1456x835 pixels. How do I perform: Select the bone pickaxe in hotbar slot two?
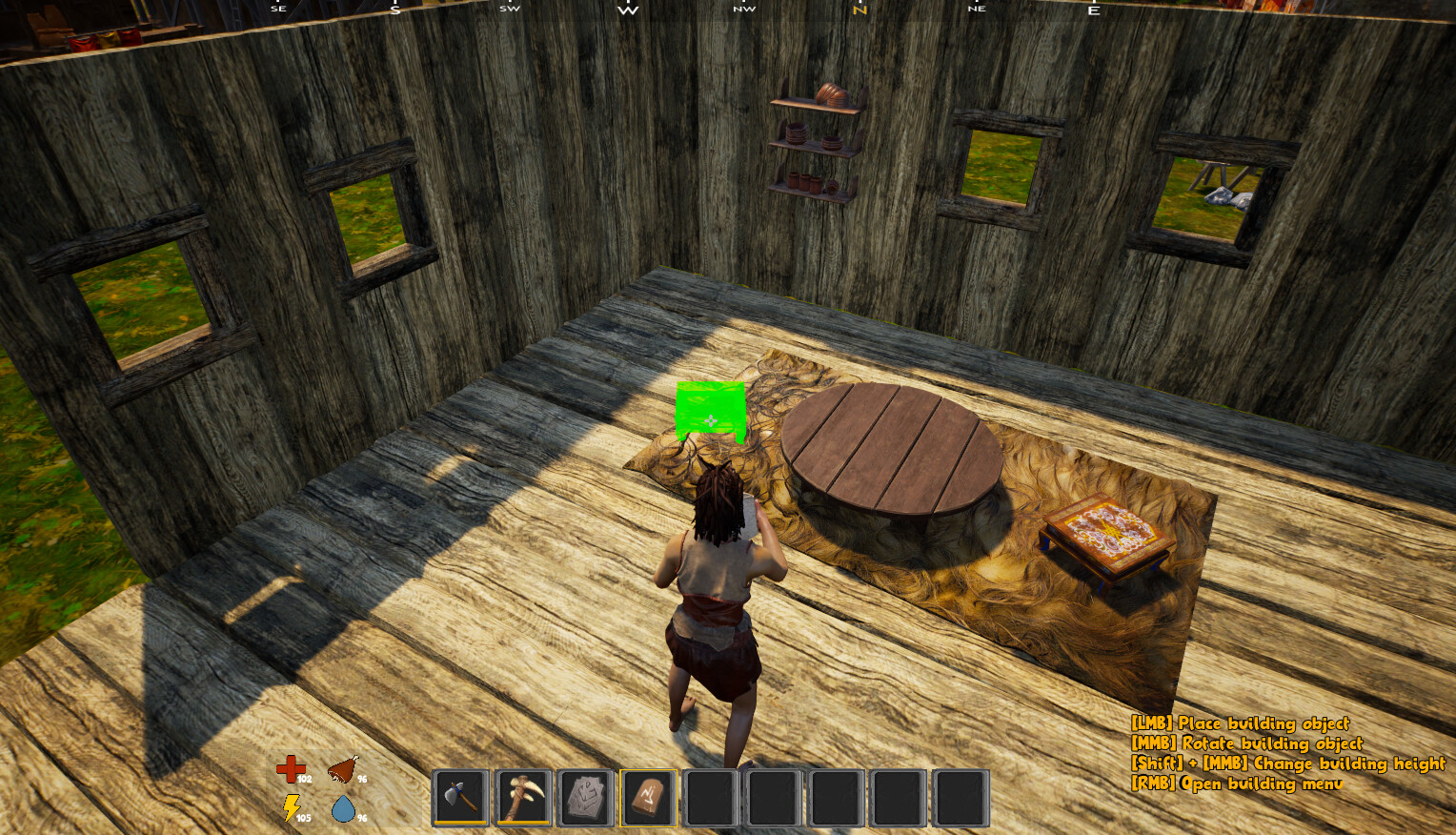[523, 797]
